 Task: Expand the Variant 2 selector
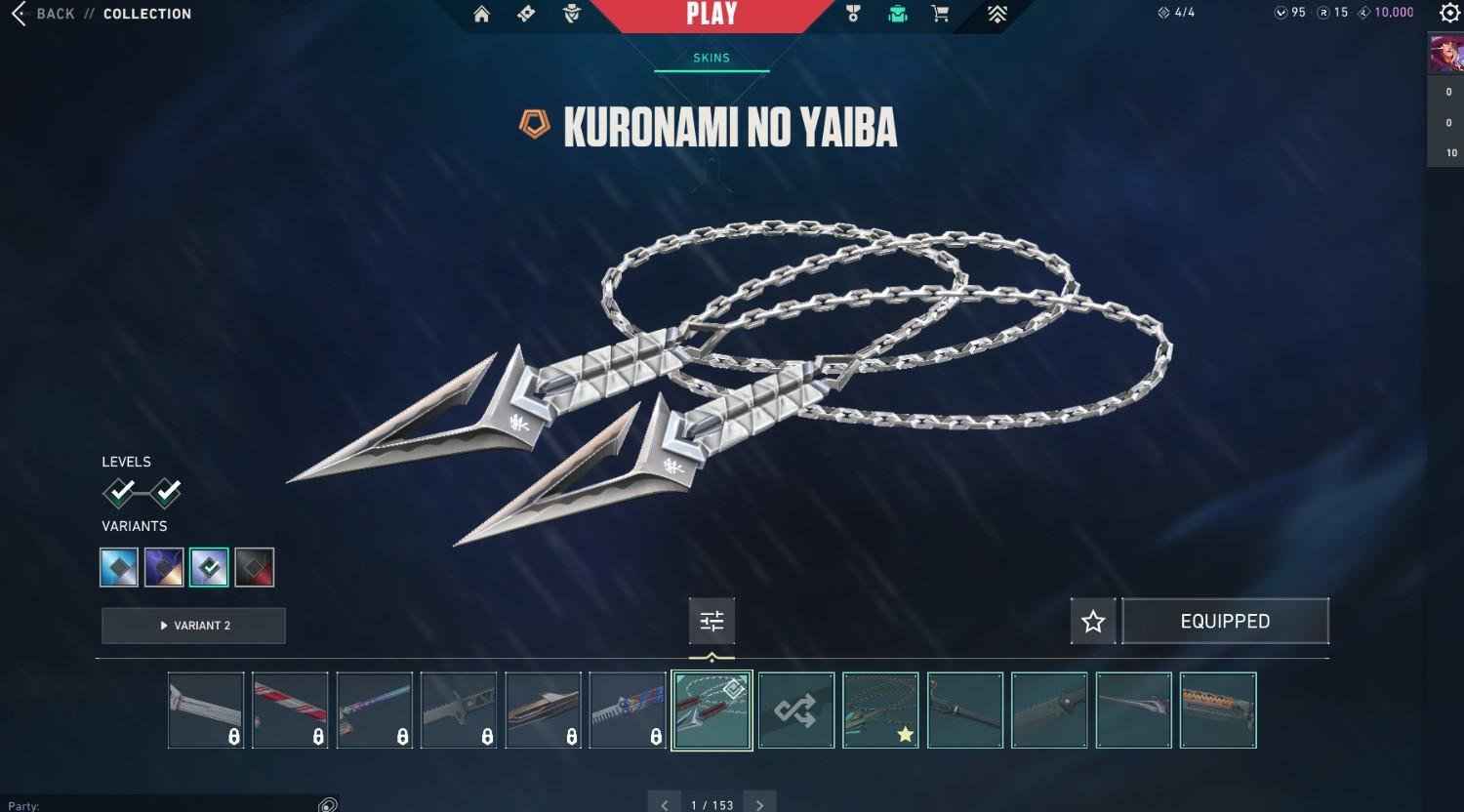click(193, 626)
